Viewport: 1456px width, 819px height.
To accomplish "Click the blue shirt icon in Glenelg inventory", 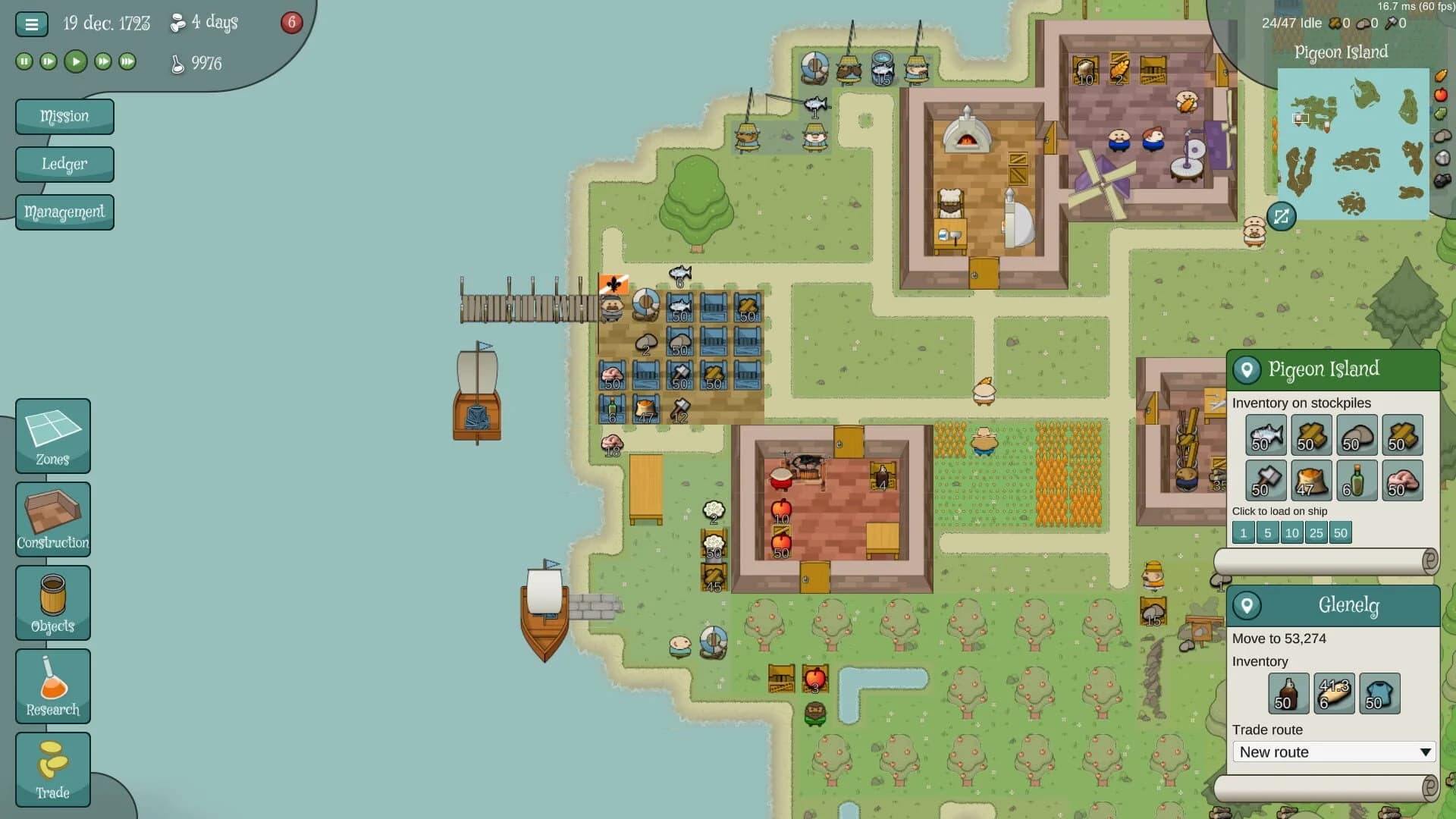I will (x=1379, y=693).
